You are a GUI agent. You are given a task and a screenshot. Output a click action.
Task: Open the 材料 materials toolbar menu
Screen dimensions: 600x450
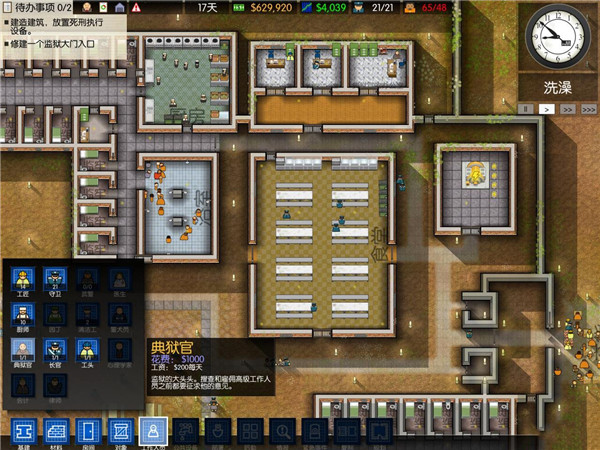coord(58,432)
